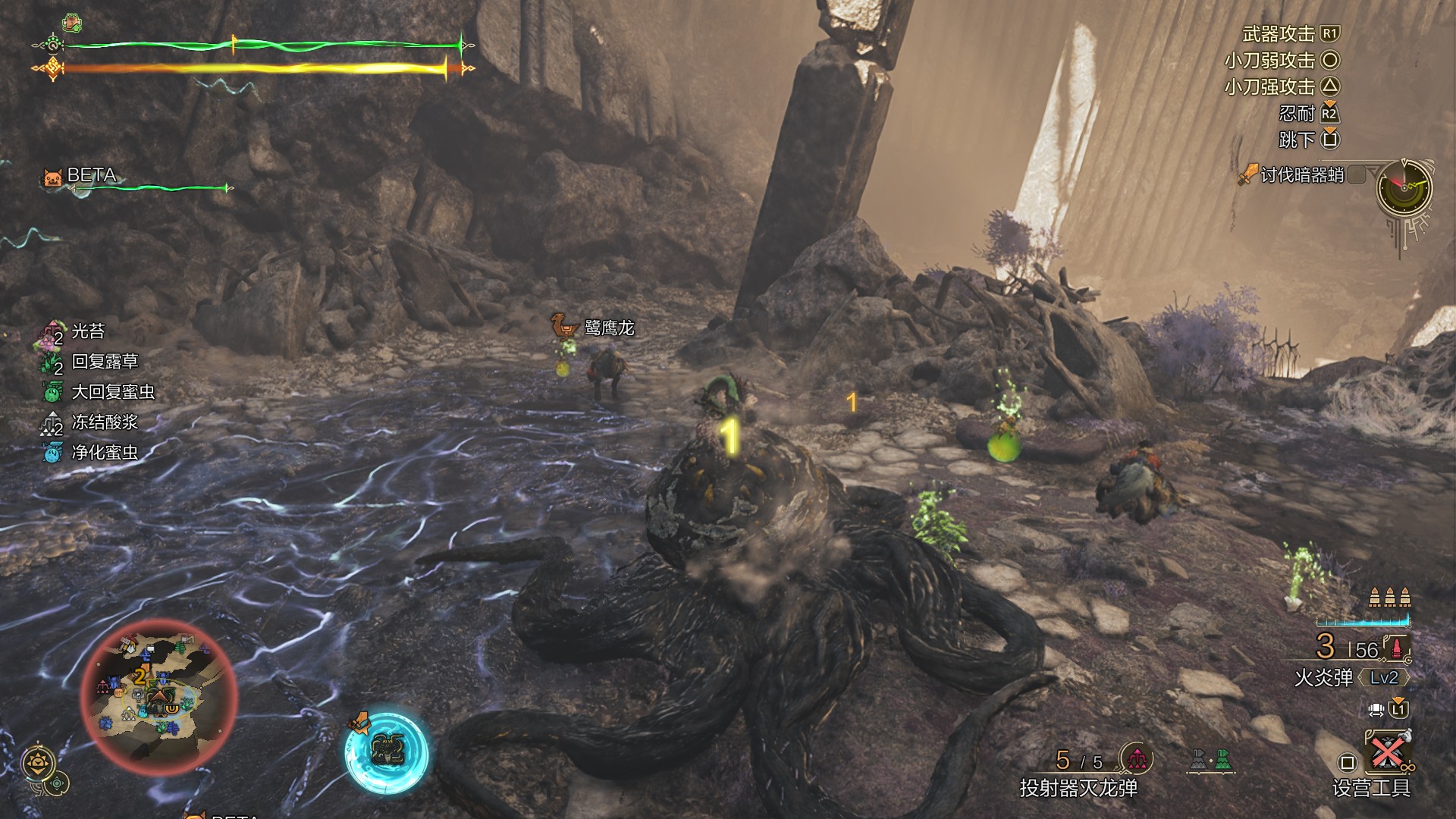The image size is (1456, 819).
Task: Click the quest timer clock
Action: pos(1404,187)
